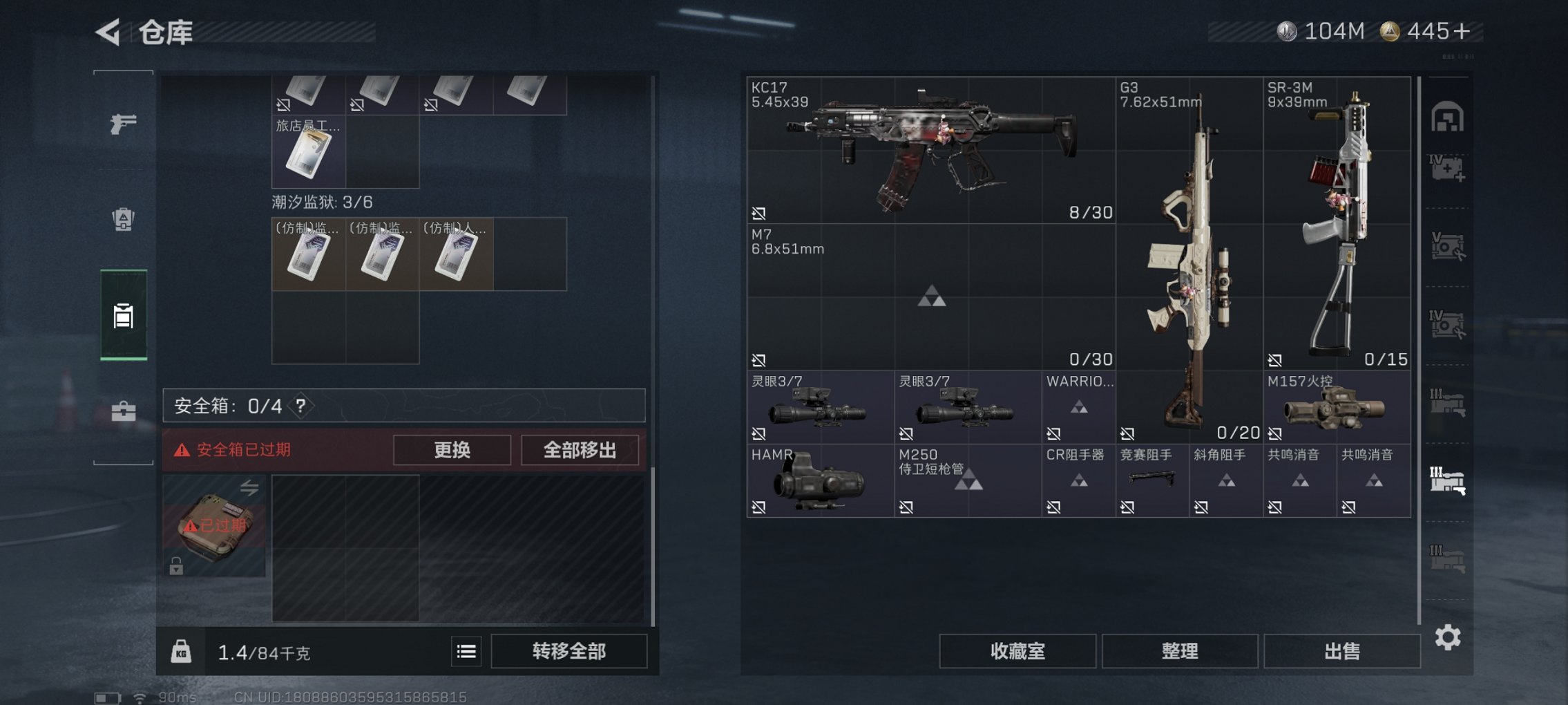Open the list view selector near weight display
This screenshot has width=1568, height=705.
pos(468,650)
